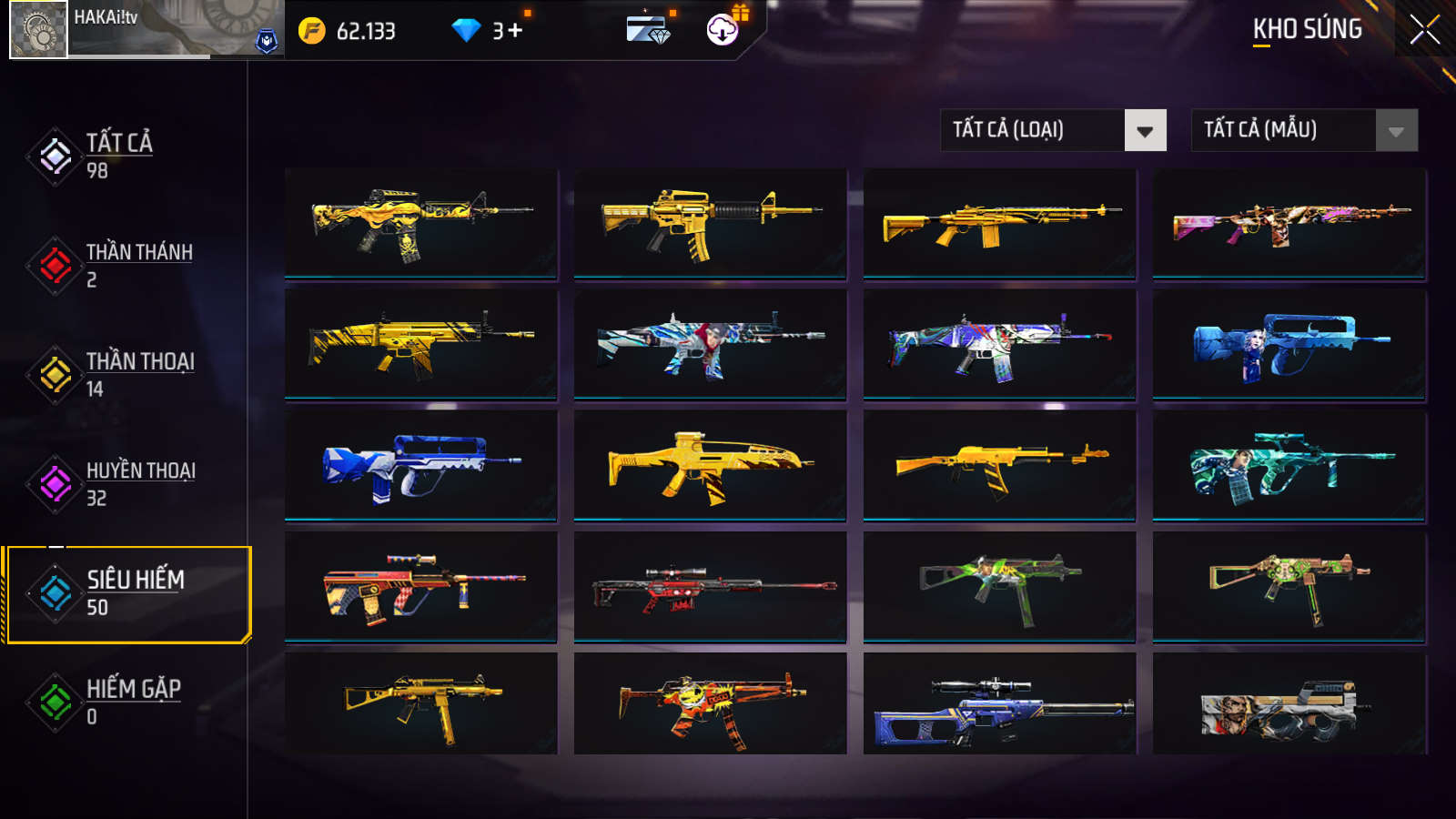1456x819 pixels.
Task: Select the red and black sniper rifle skin
Action: [710, 587]
